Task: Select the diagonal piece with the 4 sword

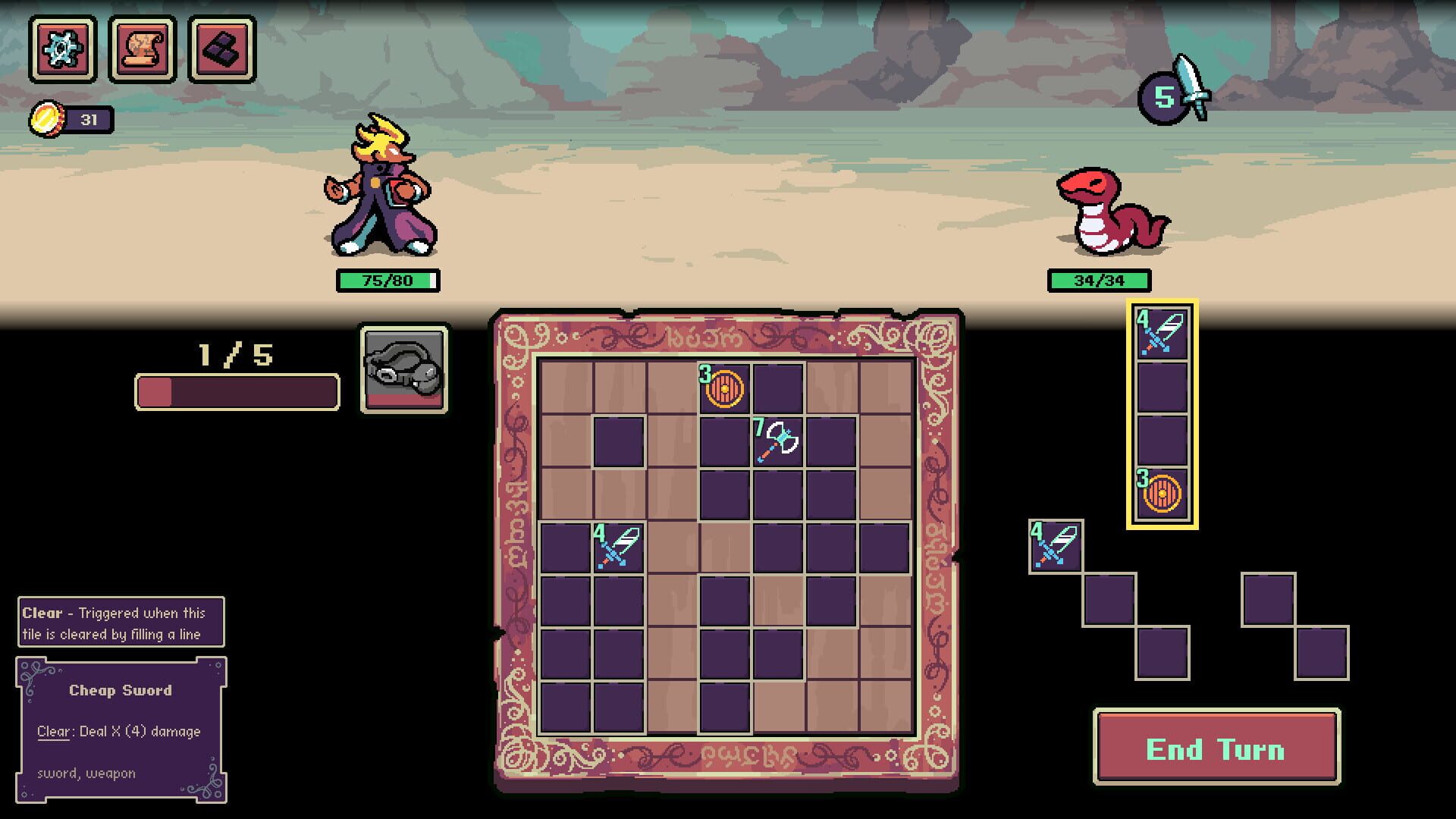Action: click(1056, 544)
